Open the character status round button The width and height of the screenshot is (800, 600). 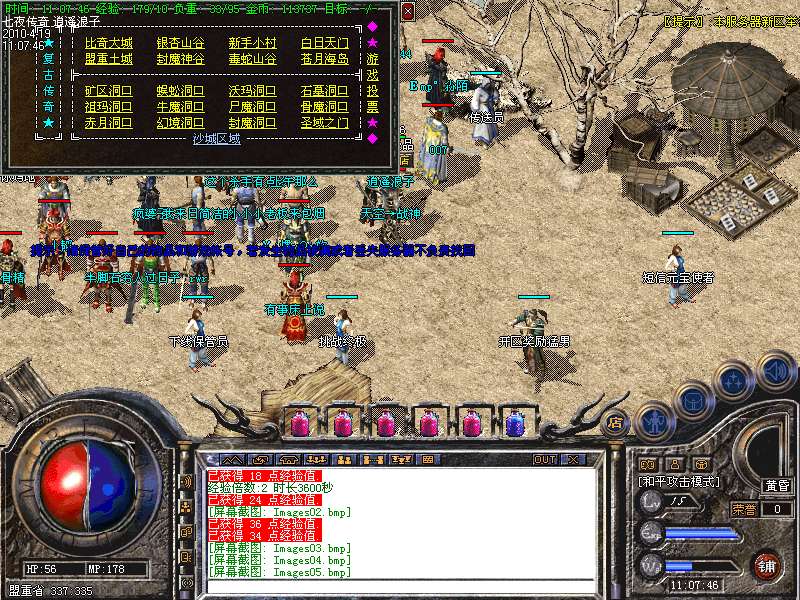[x=655, y=420]
